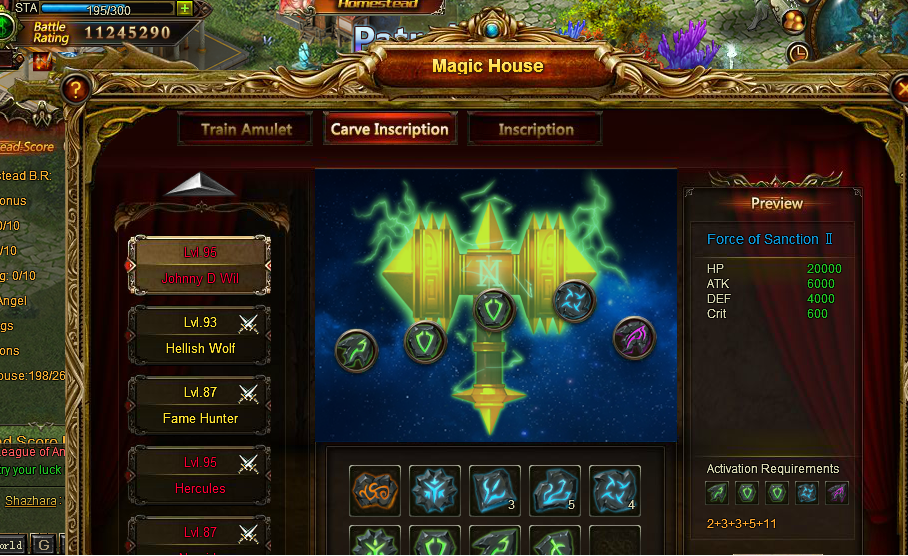
Task: Pick the Fame Hunter hero row
Action: click(200, 406)
